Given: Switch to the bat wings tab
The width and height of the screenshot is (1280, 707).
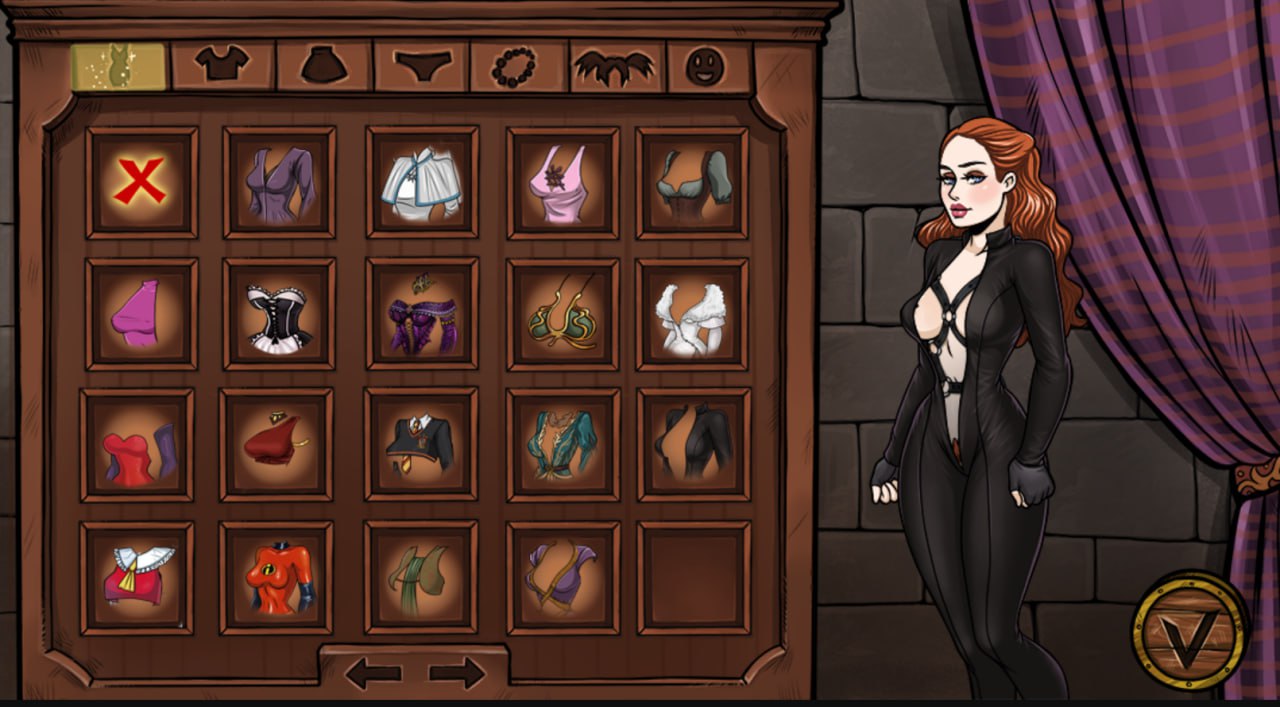Looking at the screenshot, I should (616, 67).
